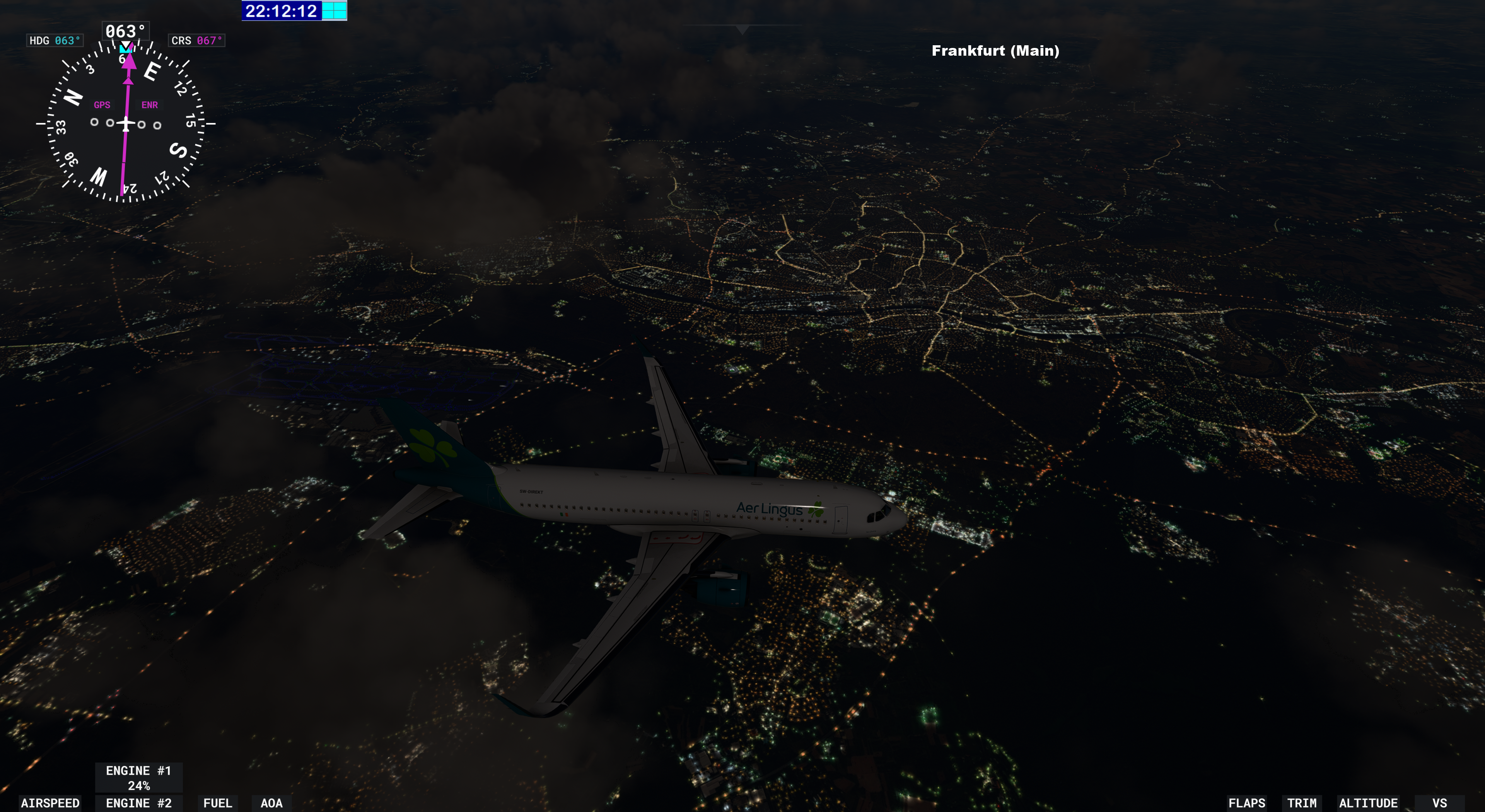The height and width of the screenshot is (812, 1485).
Task: Select the Frankfurt (Main) location label
Action: coord(995,51)
